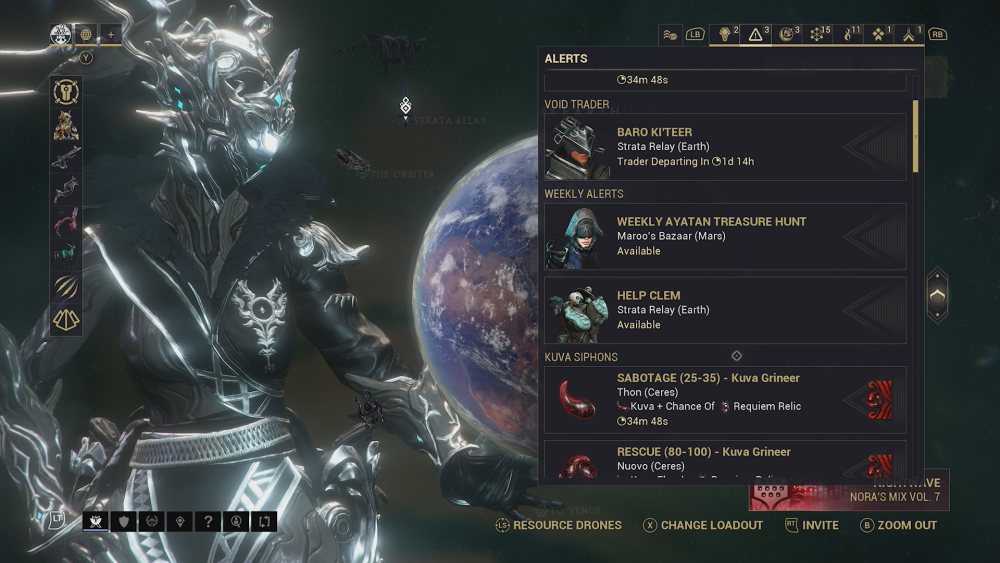This screenshot has width=1000, height=563.
Task: Open the claw marks loadout slot
Action: (66, 286)
